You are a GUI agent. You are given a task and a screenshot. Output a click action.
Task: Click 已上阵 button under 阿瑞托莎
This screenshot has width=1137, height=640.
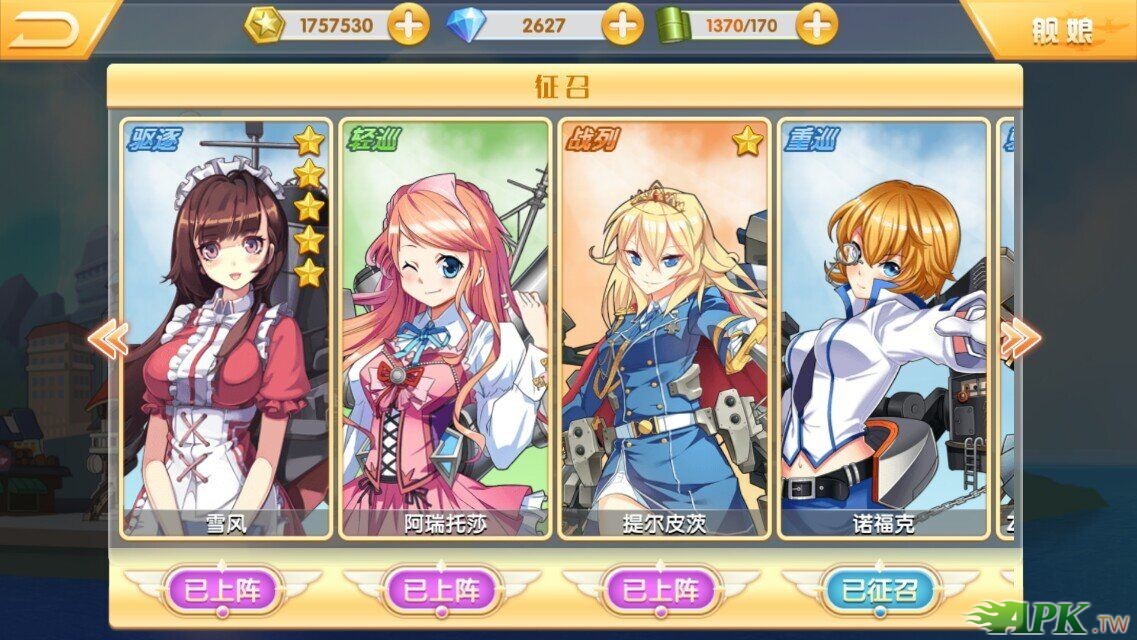coord(442,590)
